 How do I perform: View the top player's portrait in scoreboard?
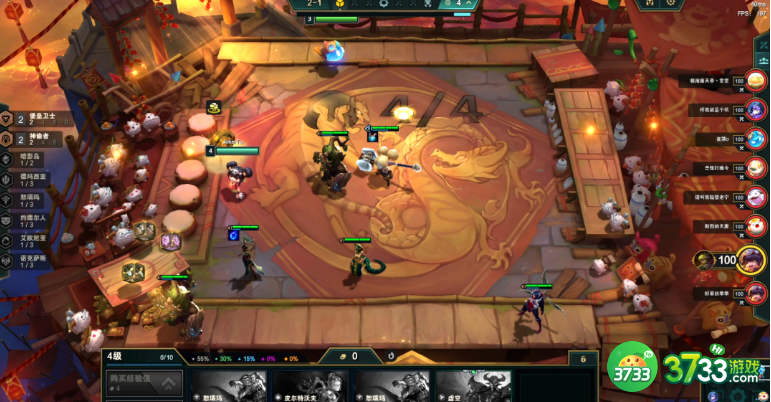pos(756,81)
